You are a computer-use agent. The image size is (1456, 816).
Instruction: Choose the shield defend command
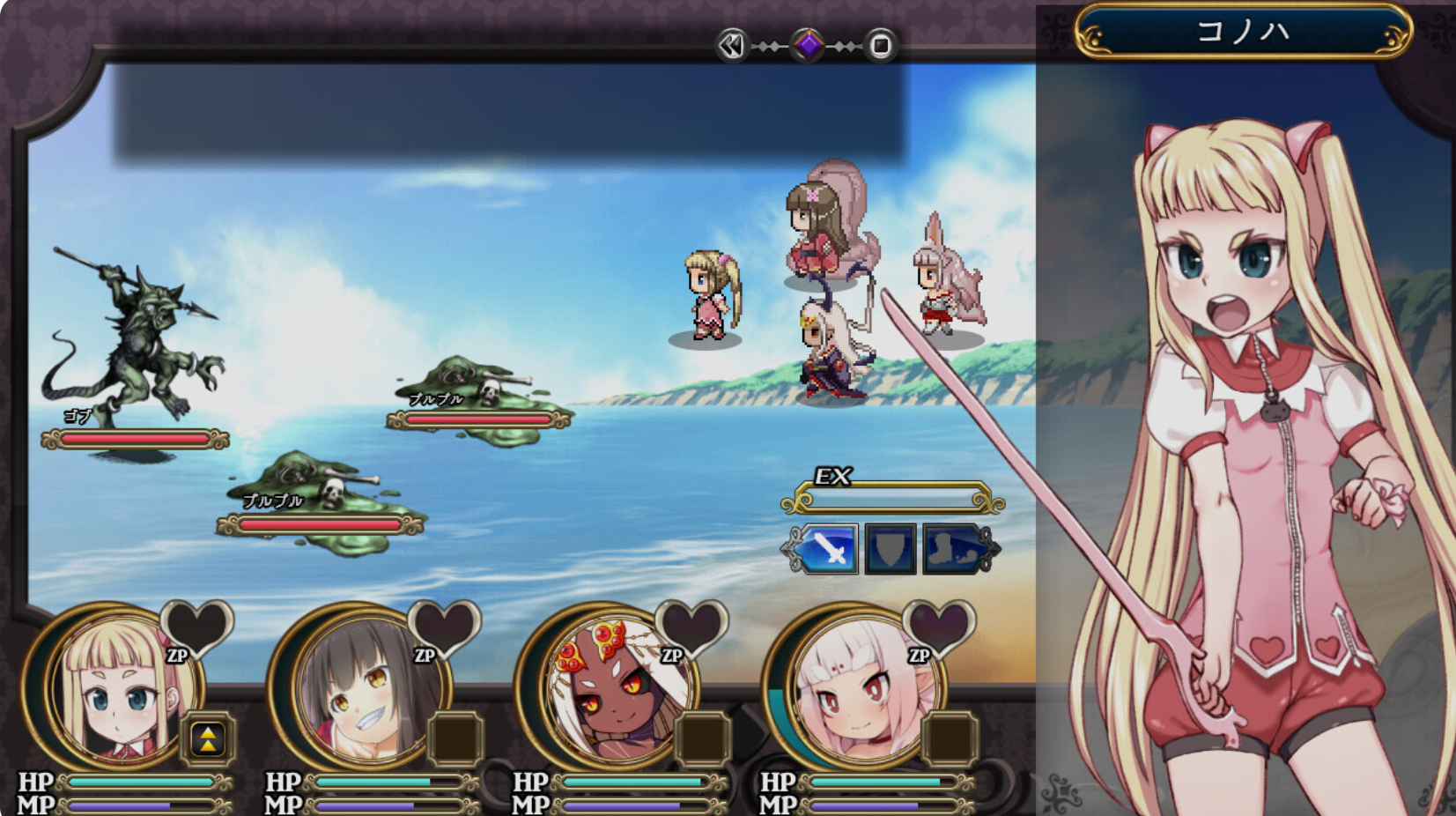pyautogui.click(x=890, y=548)
